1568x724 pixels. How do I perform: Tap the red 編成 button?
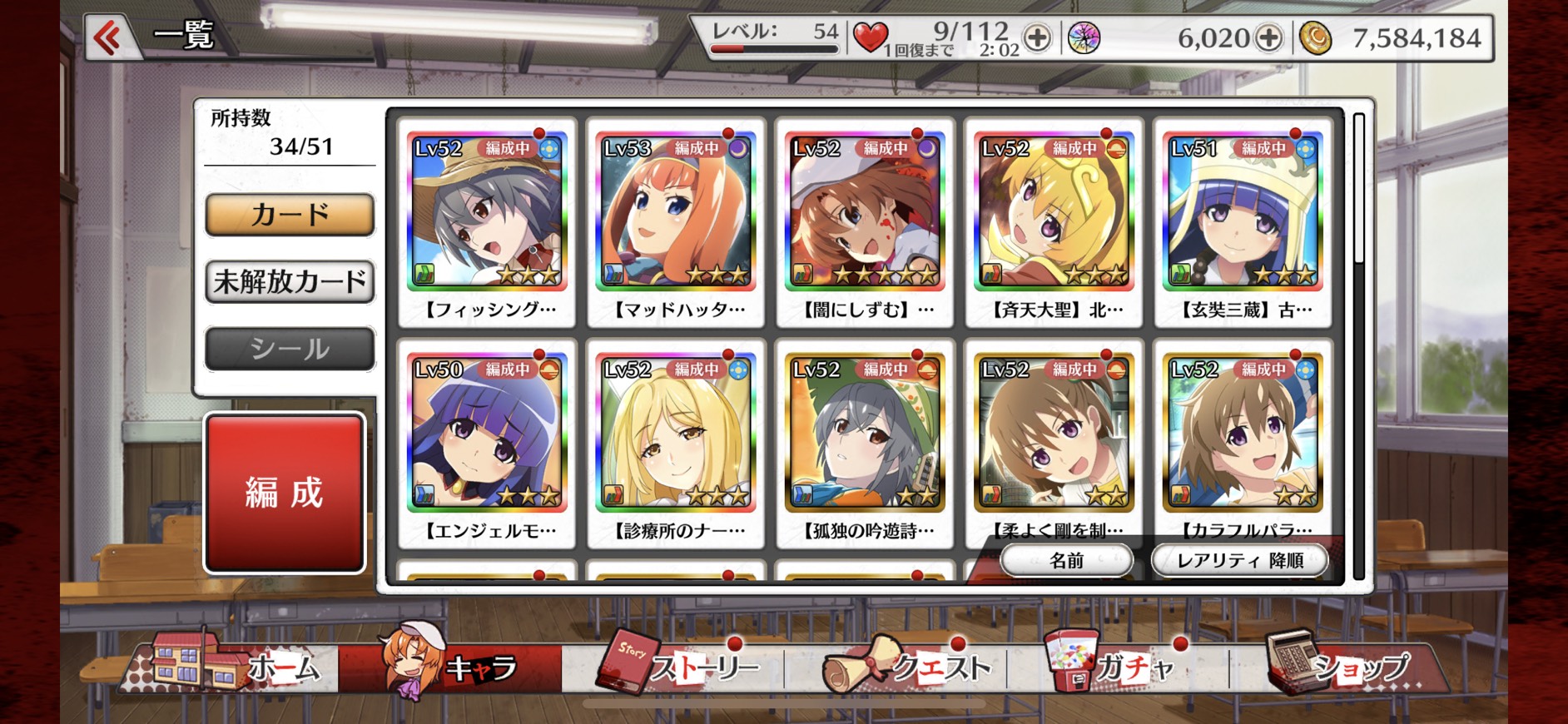click(x=285, y=493)
